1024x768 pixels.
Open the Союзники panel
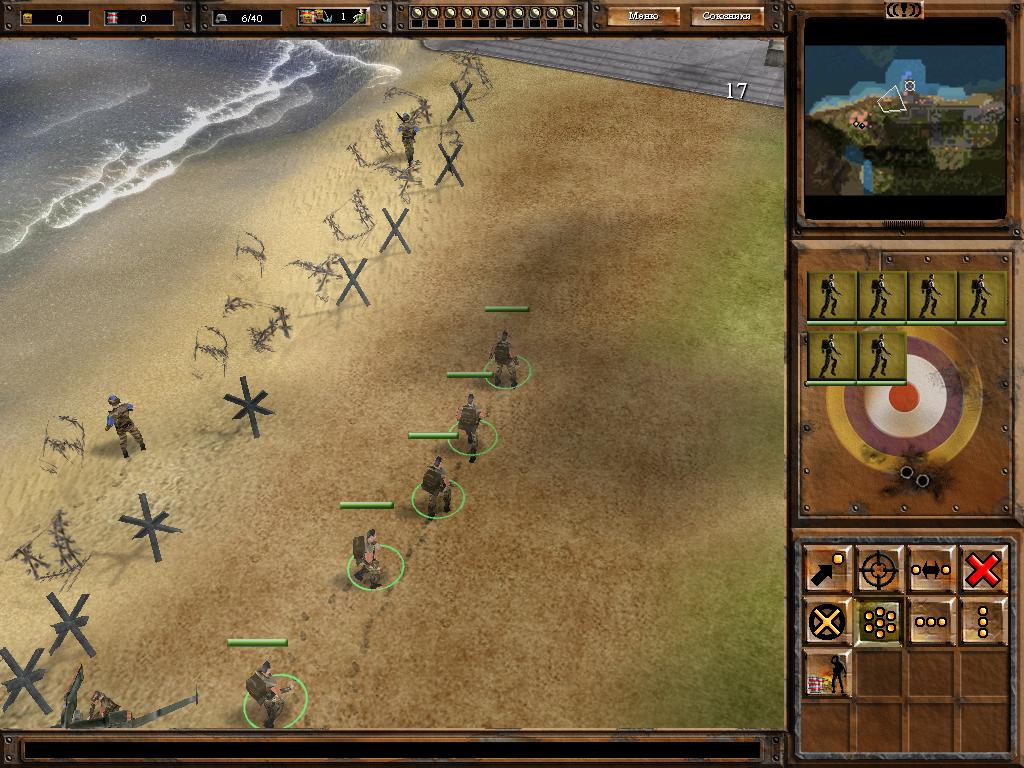pyautogui.click(x=727, y=16)
